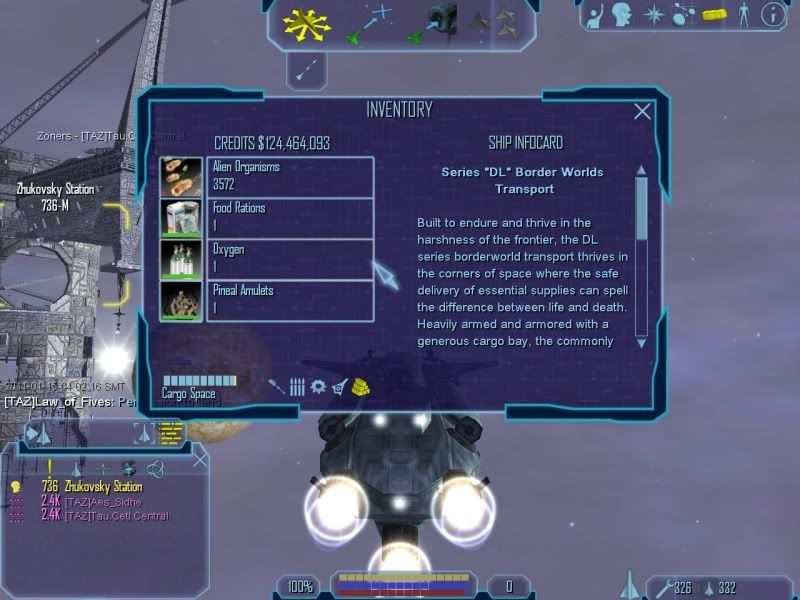
Task: Show the ammunition filter in inventory
Action: click(297, 386)
